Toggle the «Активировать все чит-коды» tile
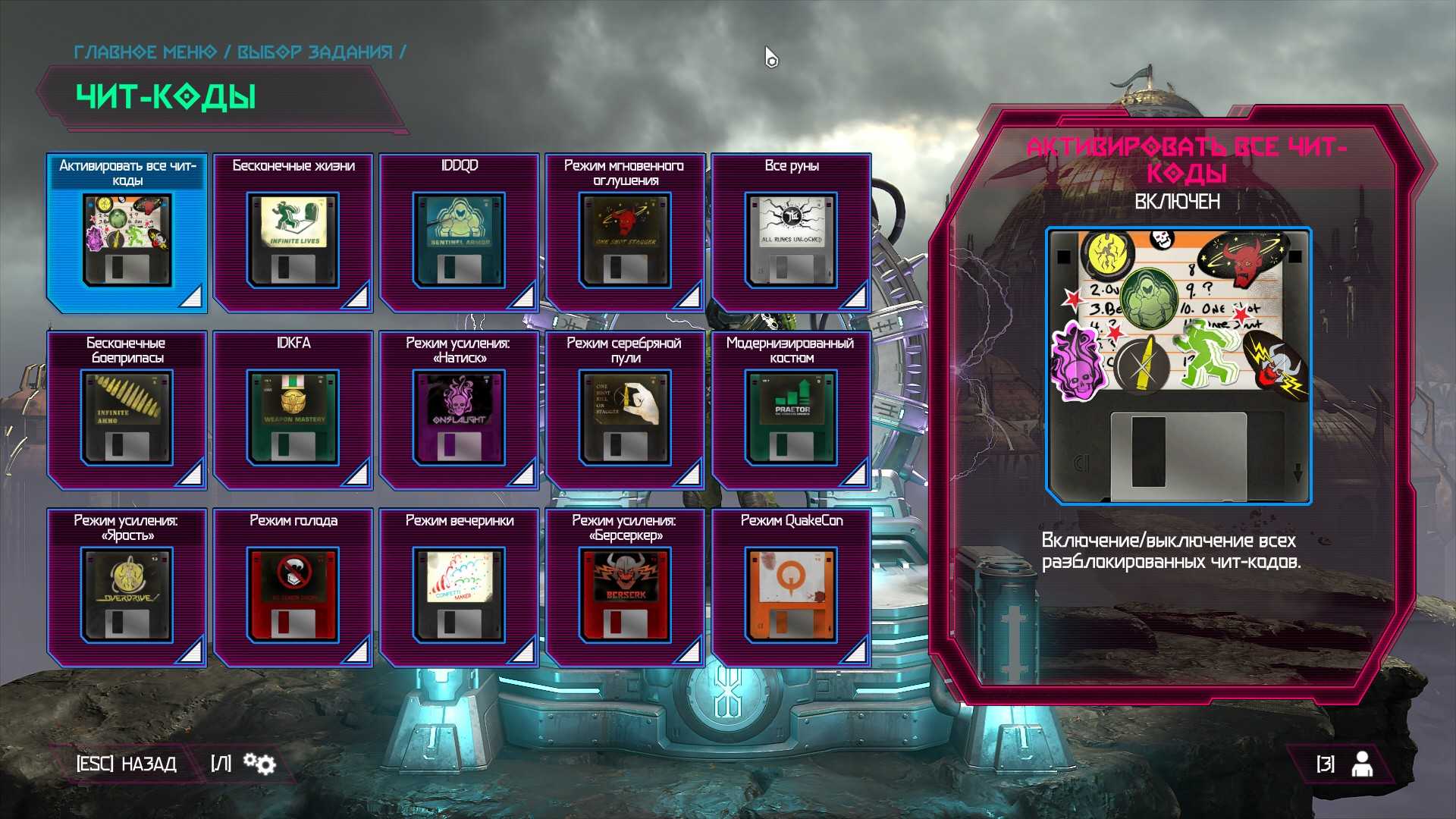The width and height of the screenshot is (1456, 819). (x=127, y=234)
